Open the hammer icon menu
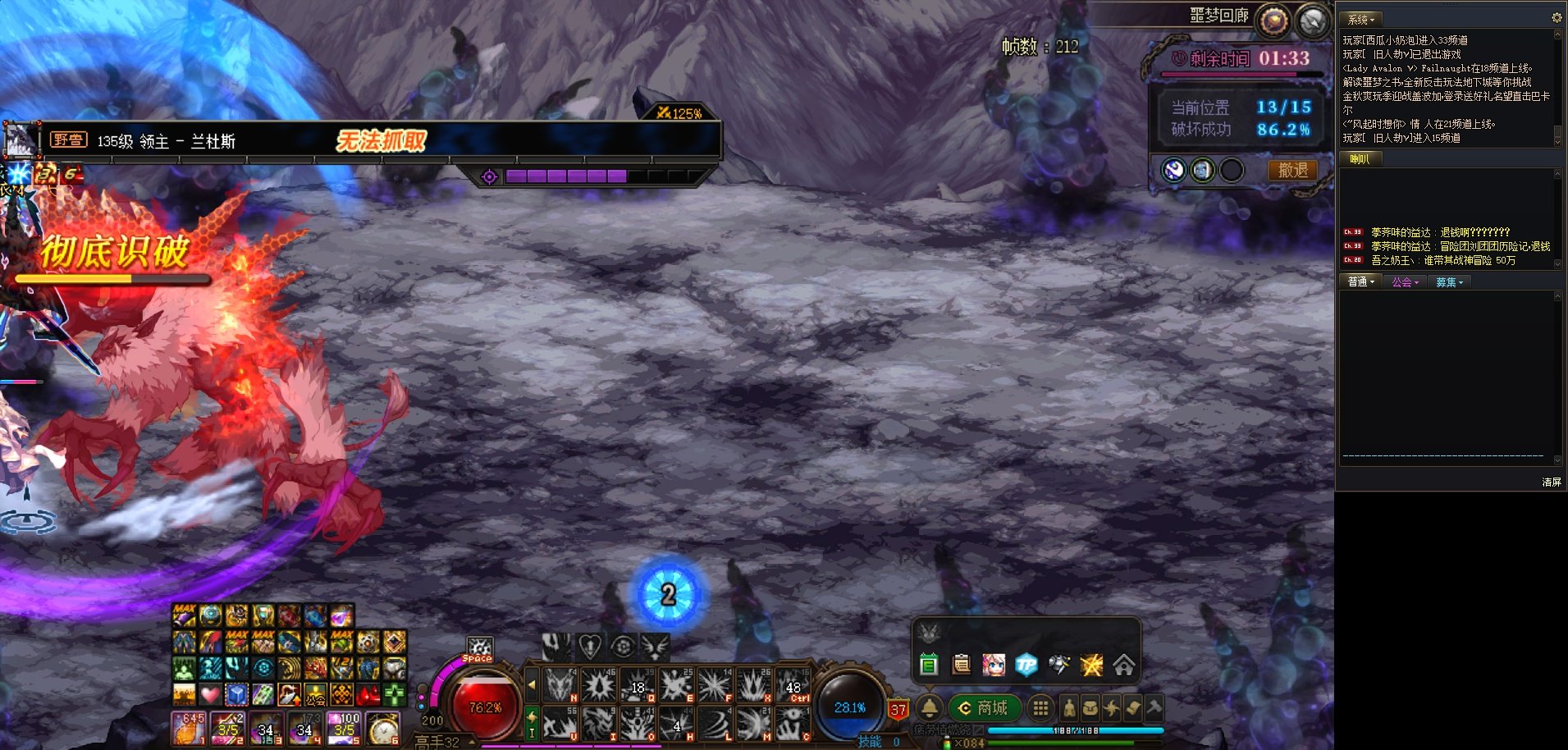The width and height of the screenshot is (1568, 750). tap(1154, 707)
